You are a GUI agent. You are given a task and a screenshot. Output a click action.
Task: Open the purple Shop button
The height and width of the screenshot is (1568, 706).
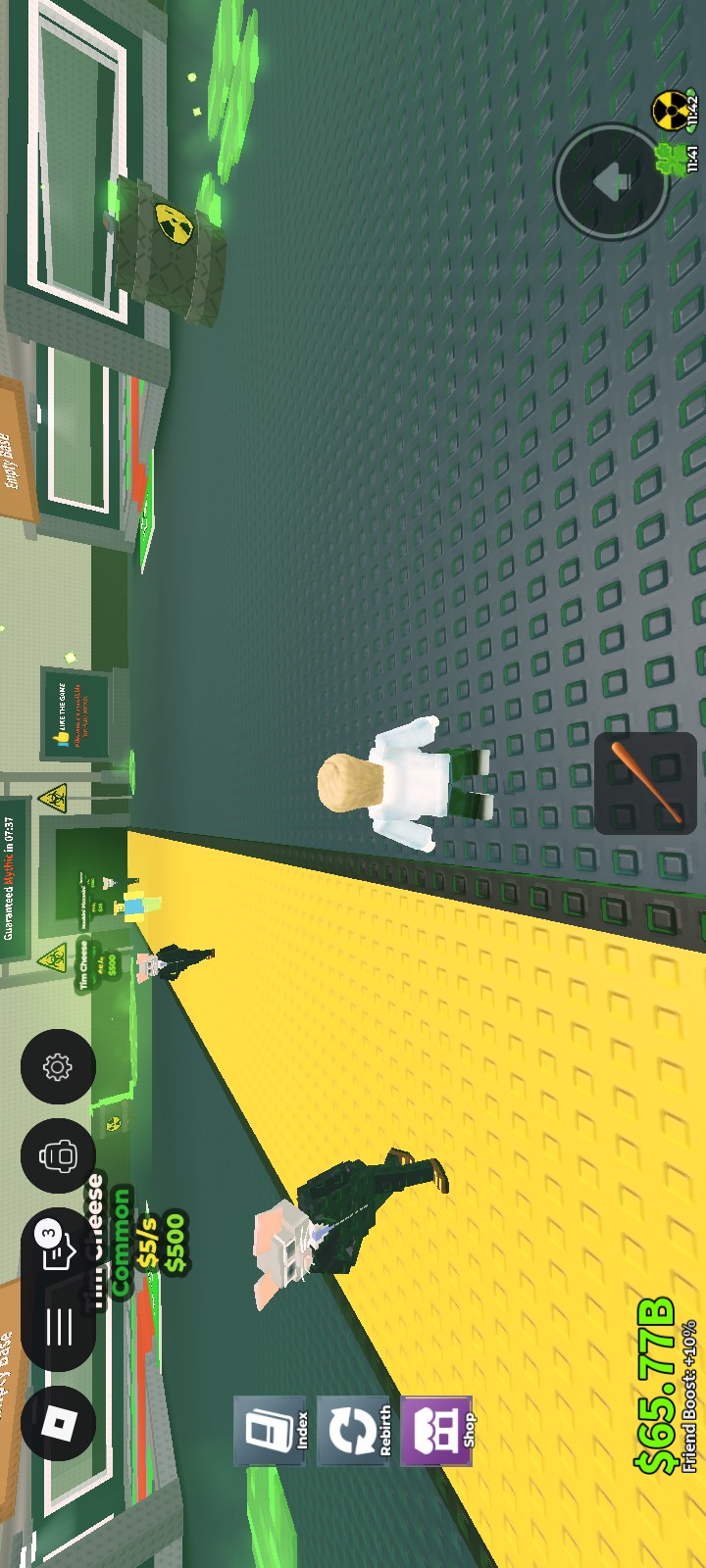tap(435, 1432)
